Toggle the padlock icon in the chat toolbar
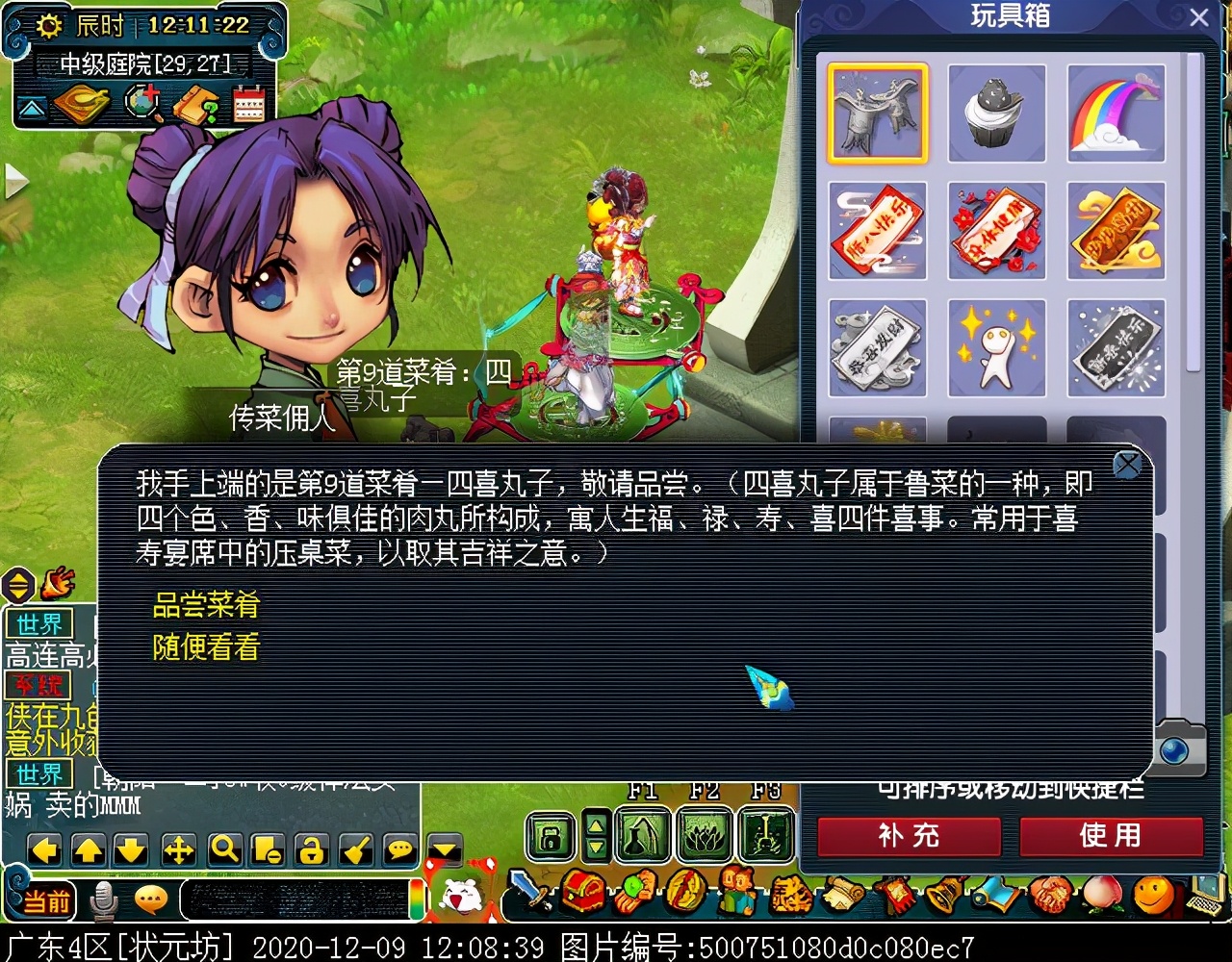Viewport: 1232px width, 962px height. click(x=310, y=850)
